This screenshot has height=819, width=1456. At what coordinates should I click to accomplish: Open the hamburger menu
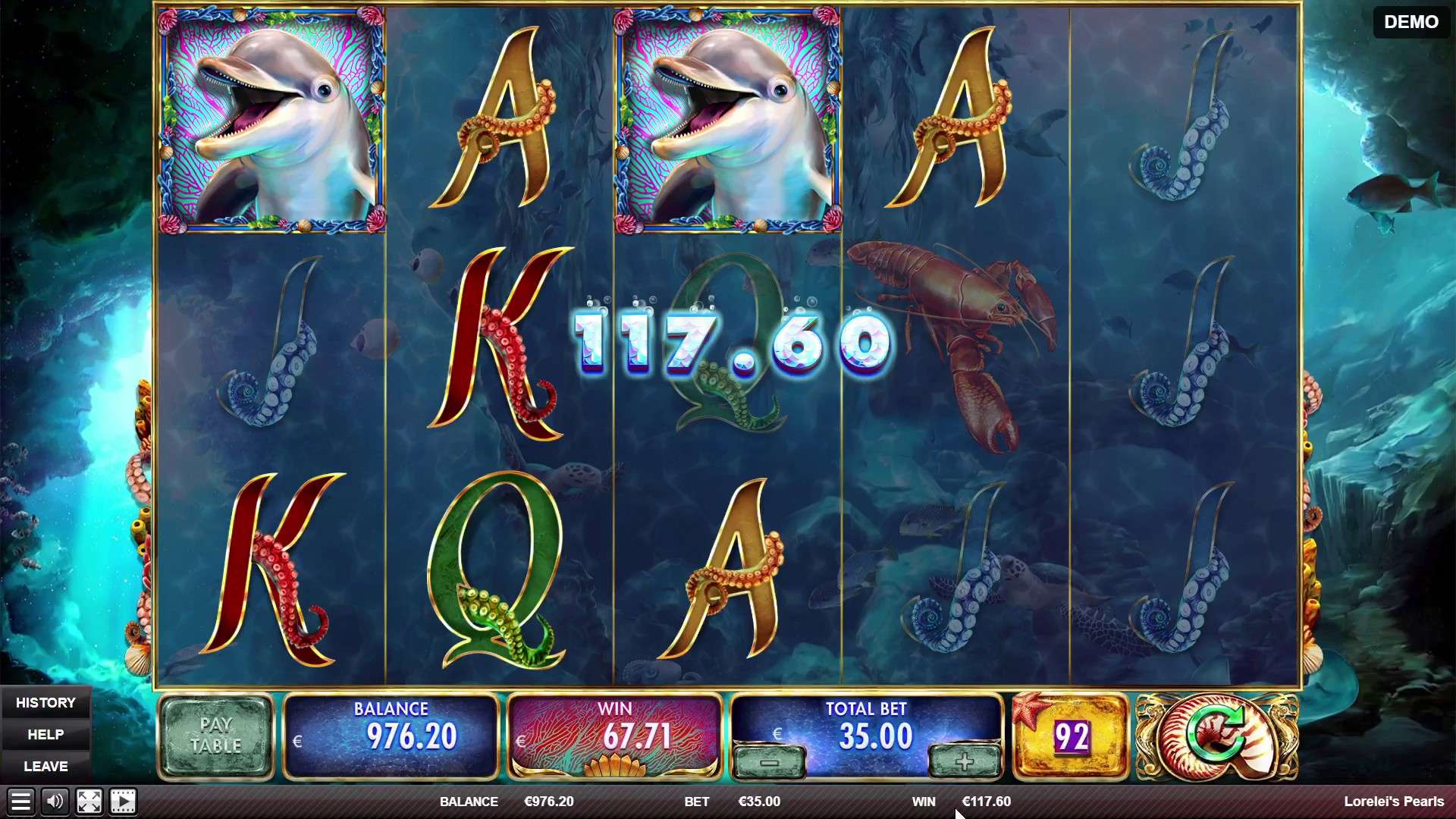(x=20, y=802)
